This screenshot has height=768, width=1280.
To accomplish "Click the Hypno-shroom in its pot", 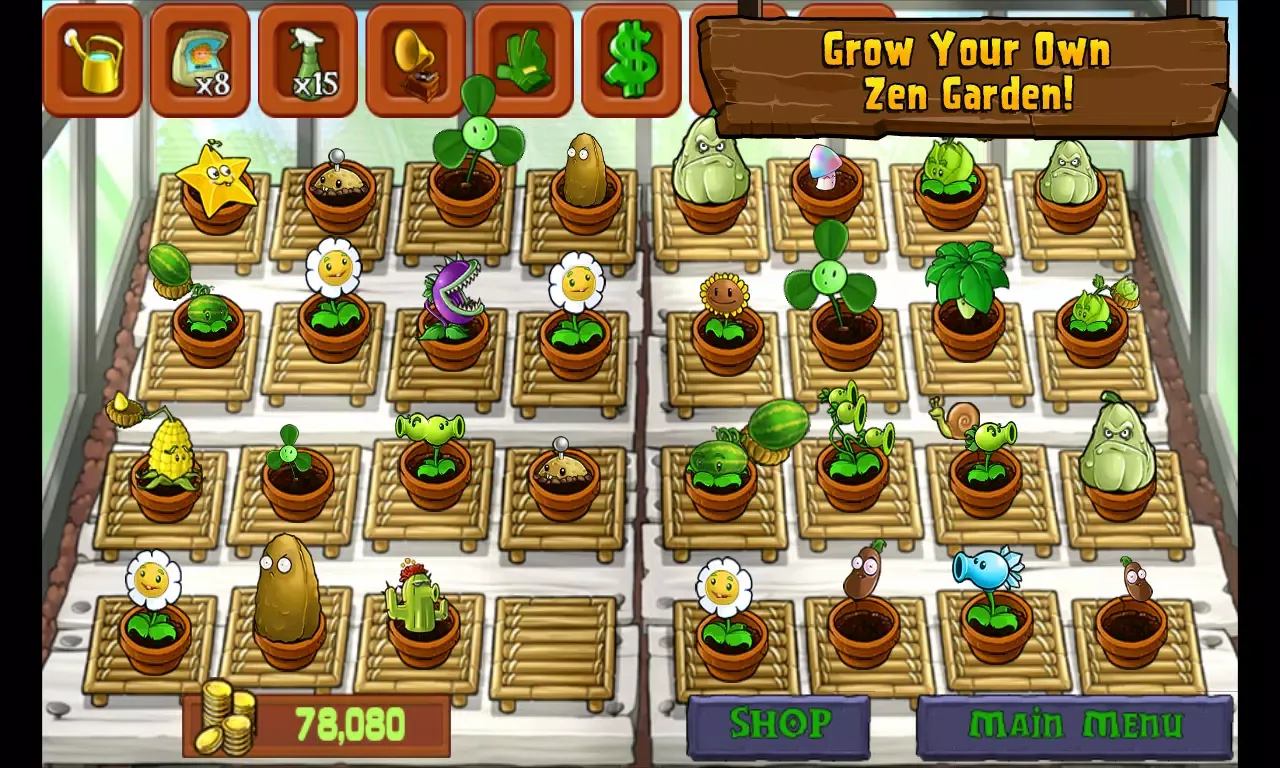I will [x=827, y=165].
